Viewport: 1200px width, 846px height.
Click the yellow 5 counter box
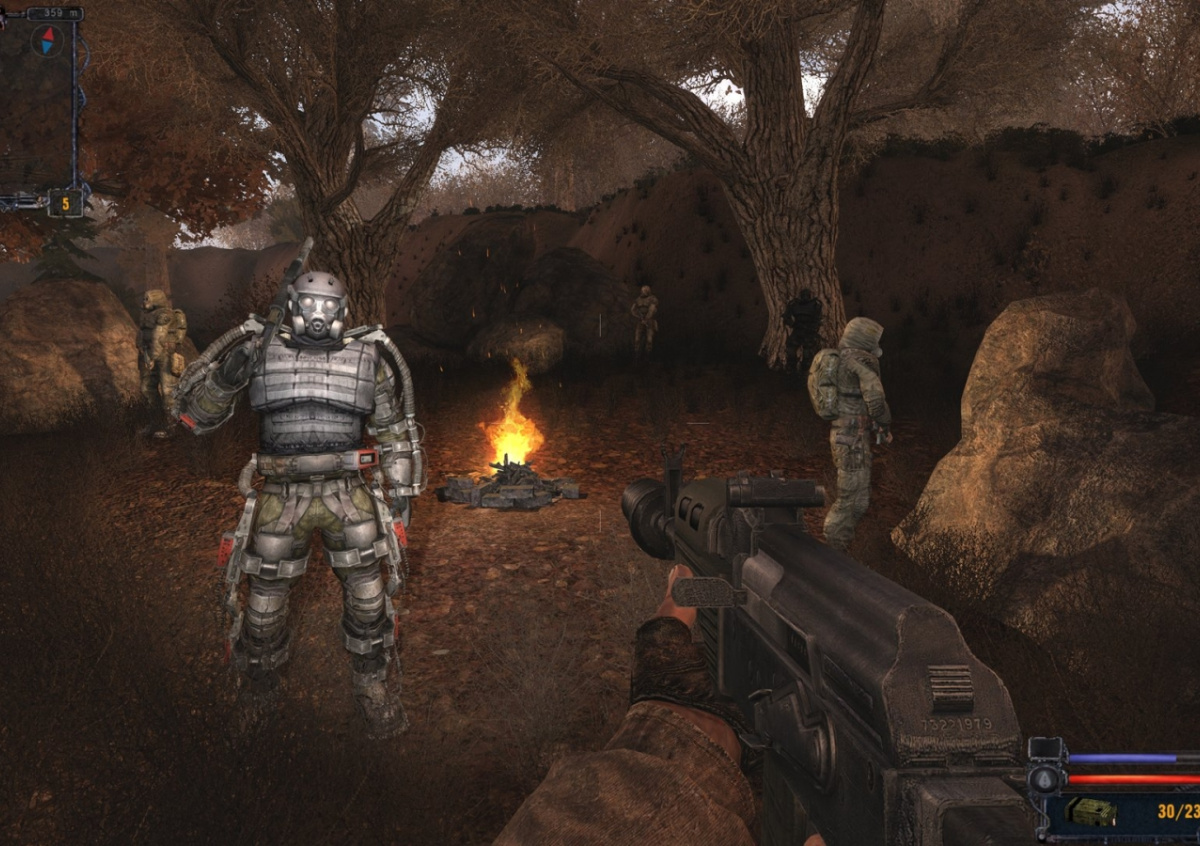(65, 202)
